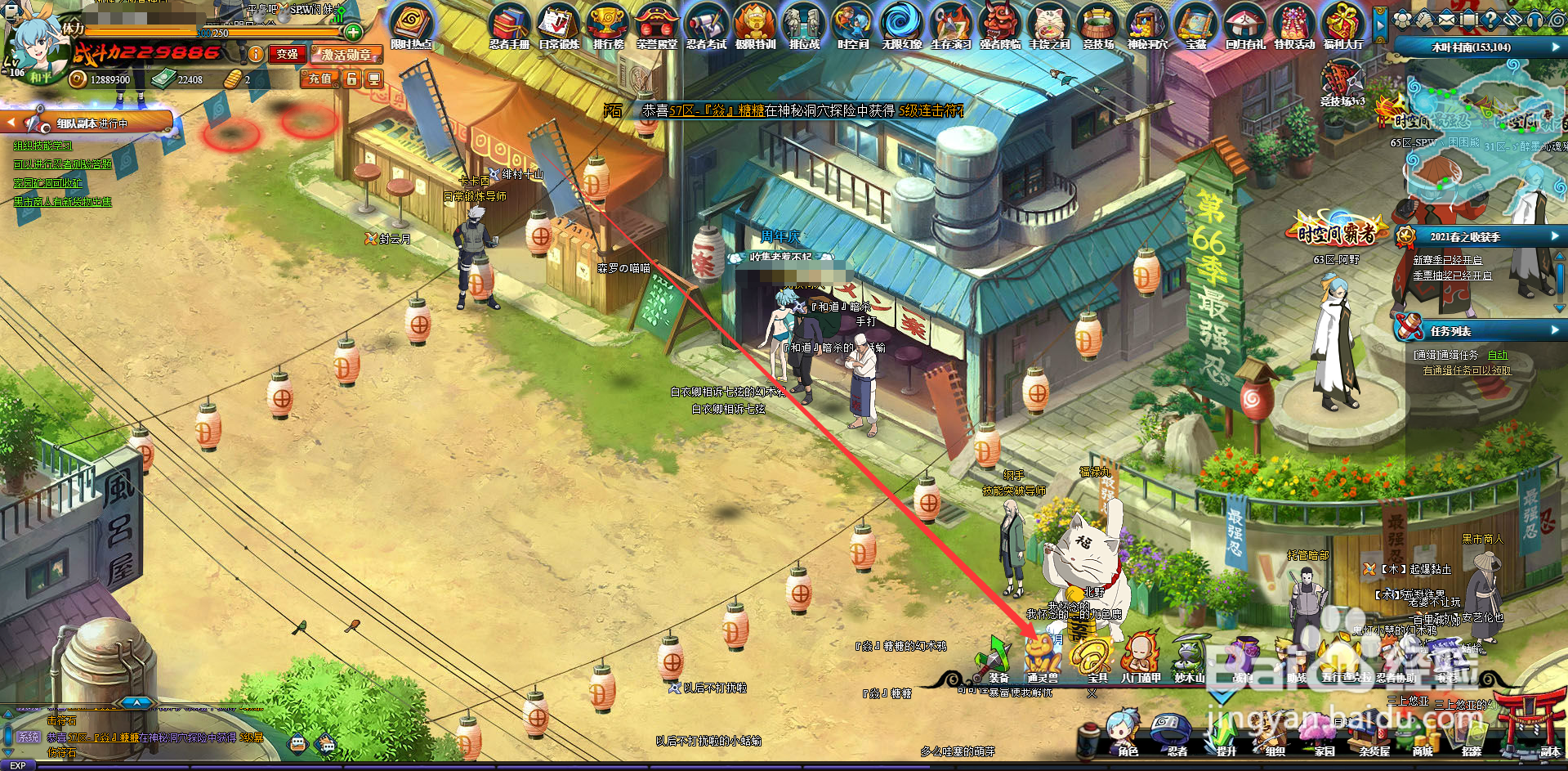
Task: Activate the 激活勋章 medal button
Action: [346, 55]
